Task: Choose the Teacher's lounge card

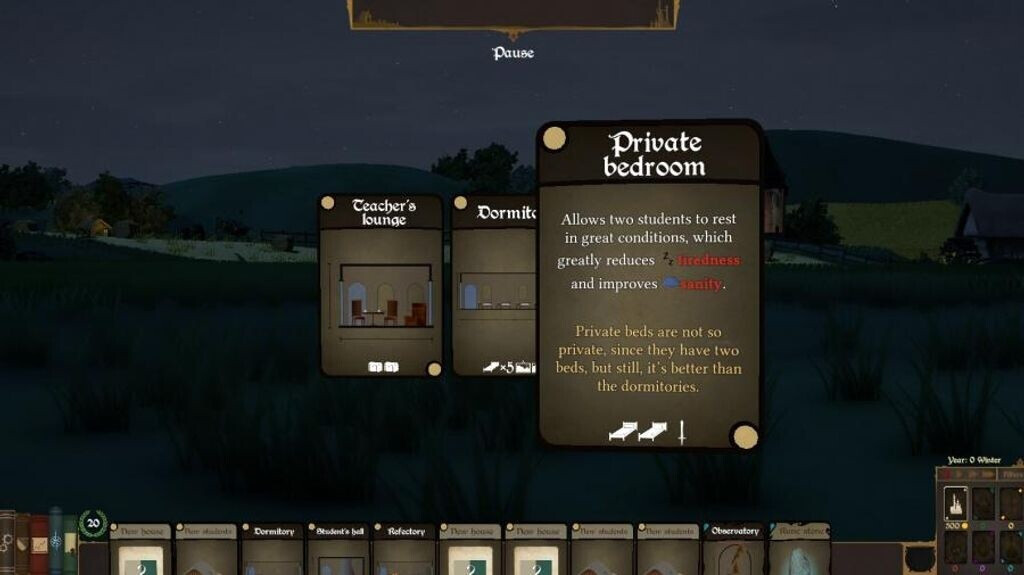Action: tap(381, 285)
